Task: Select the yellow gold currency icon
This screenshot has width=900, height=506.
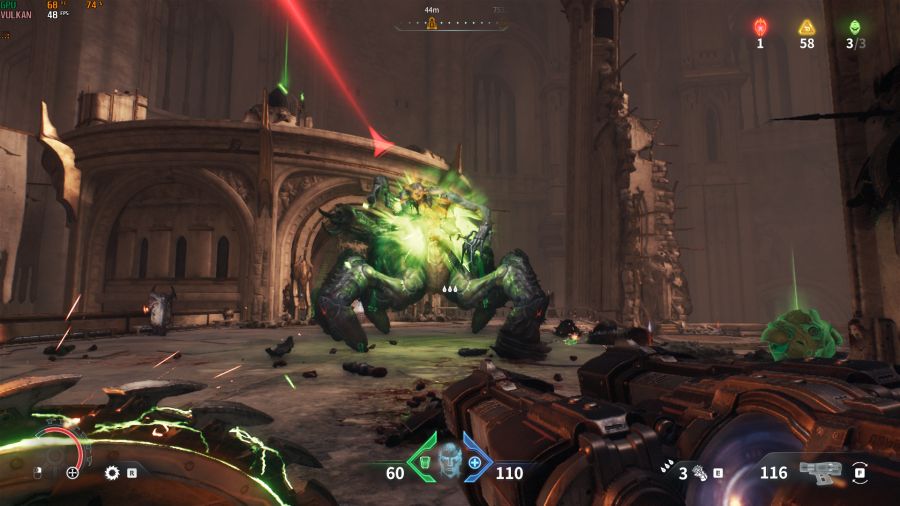Action: pyautogui.click(x=806, y=27)
